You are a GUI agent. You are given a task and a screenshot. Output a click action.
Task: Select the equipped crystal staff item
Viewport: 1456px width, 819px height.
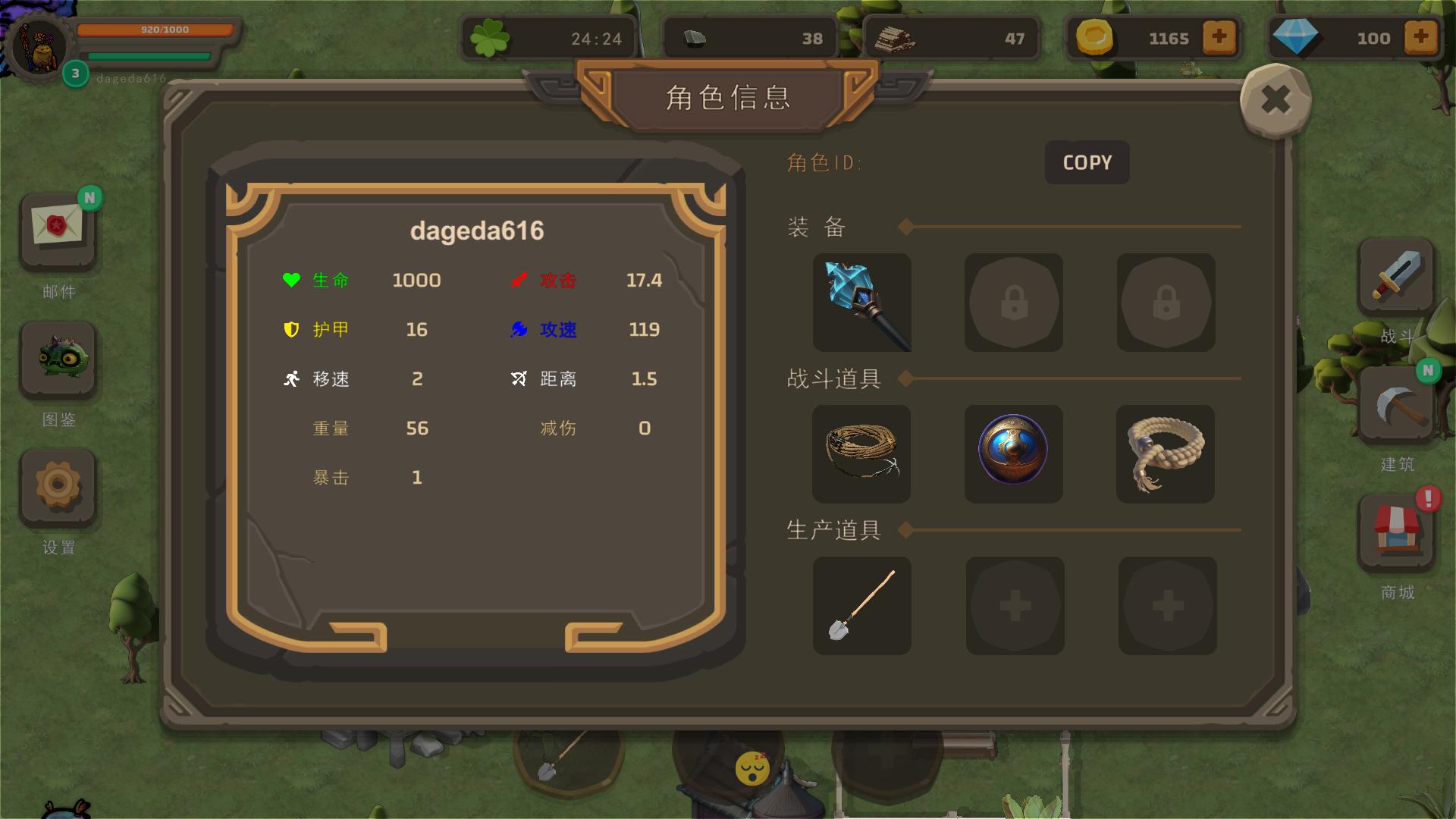coord(861,302)
